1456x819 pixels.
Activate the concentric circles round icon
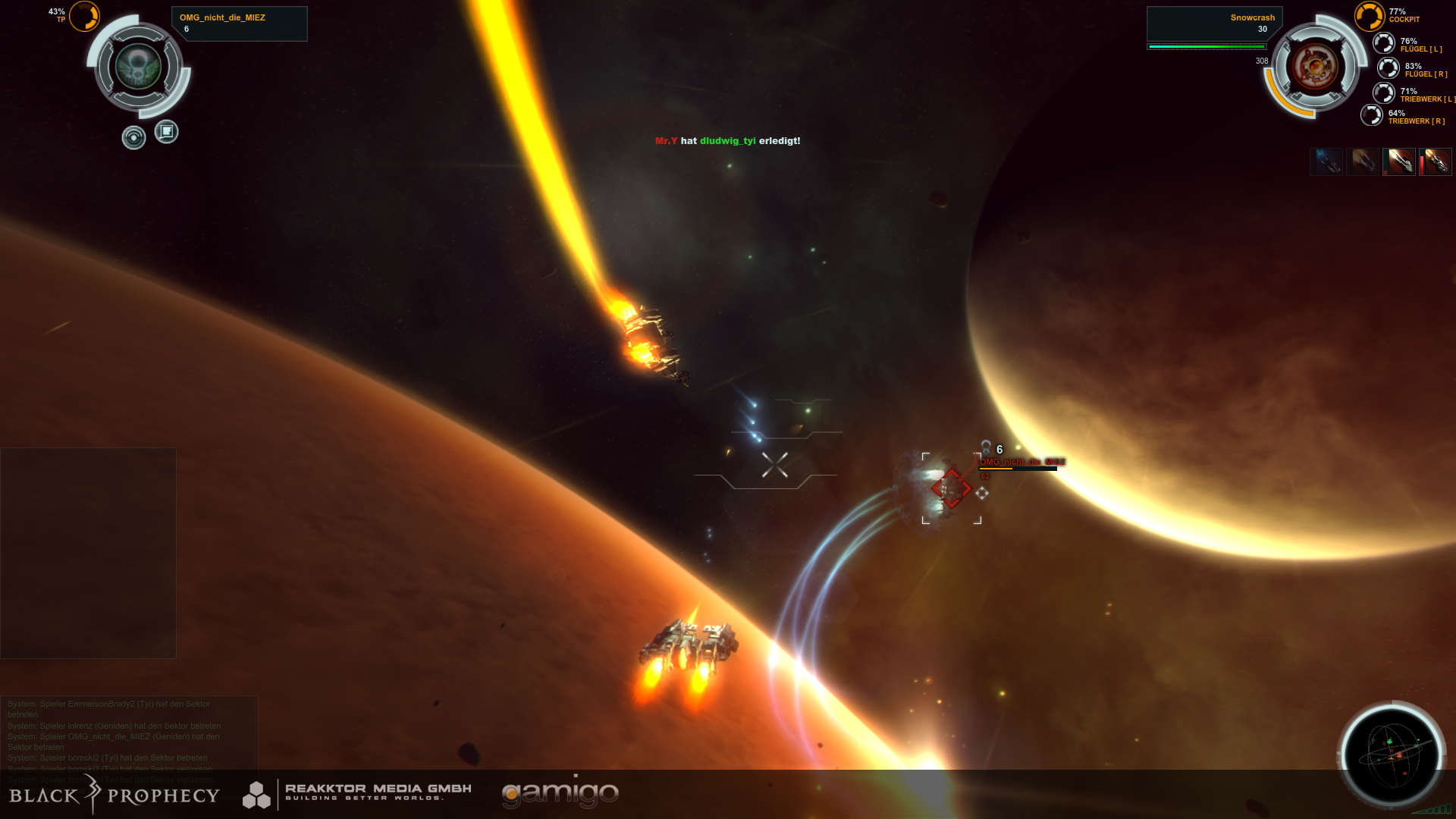133,137
